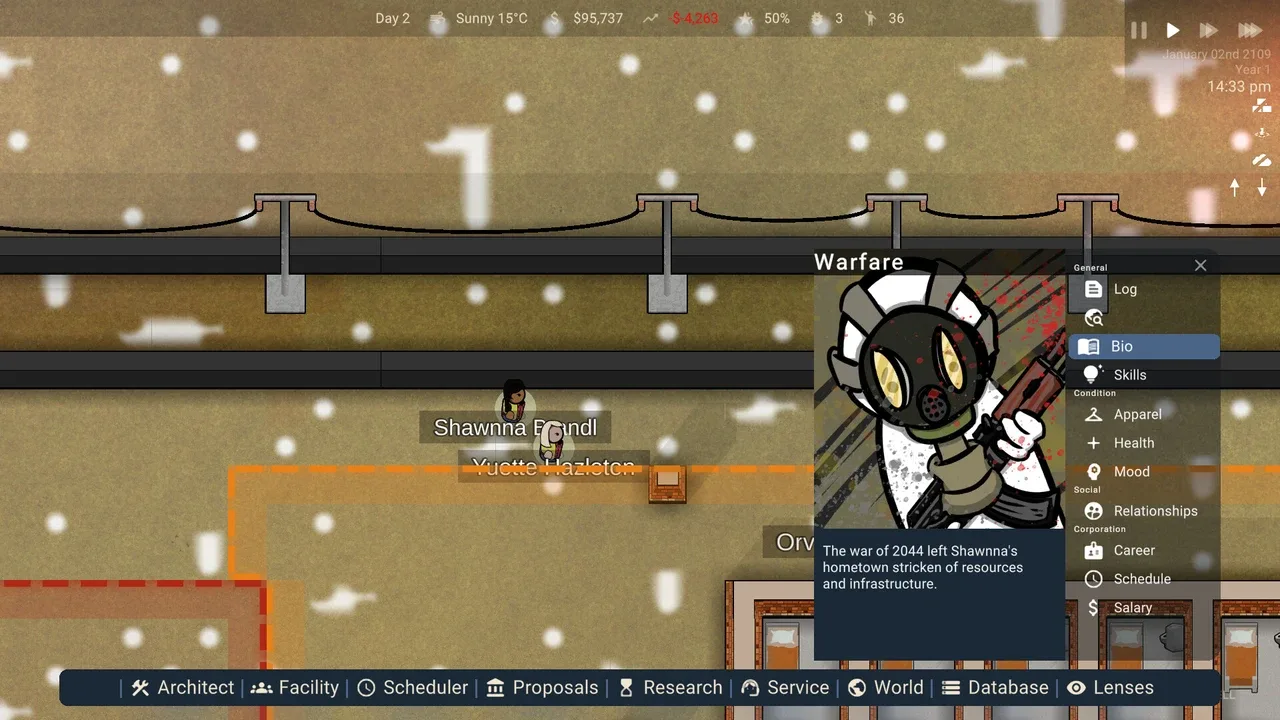Set game to normal play speed
The image size is (1280, 720).
[1173, 31]
